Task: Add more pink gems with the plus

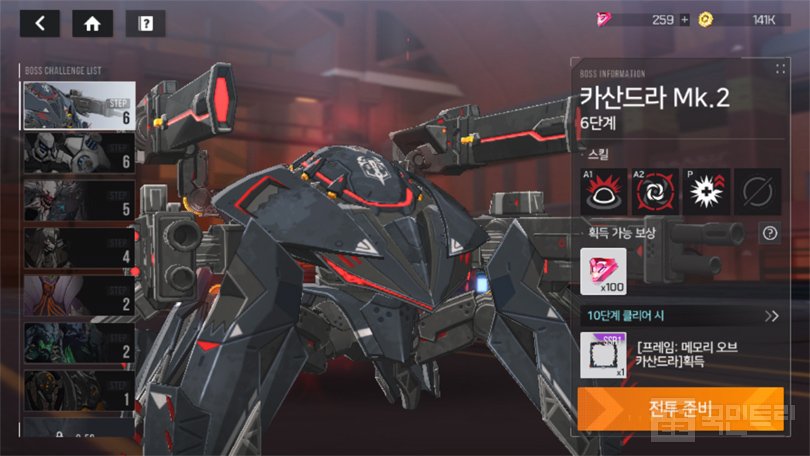Action: [685, 19]
